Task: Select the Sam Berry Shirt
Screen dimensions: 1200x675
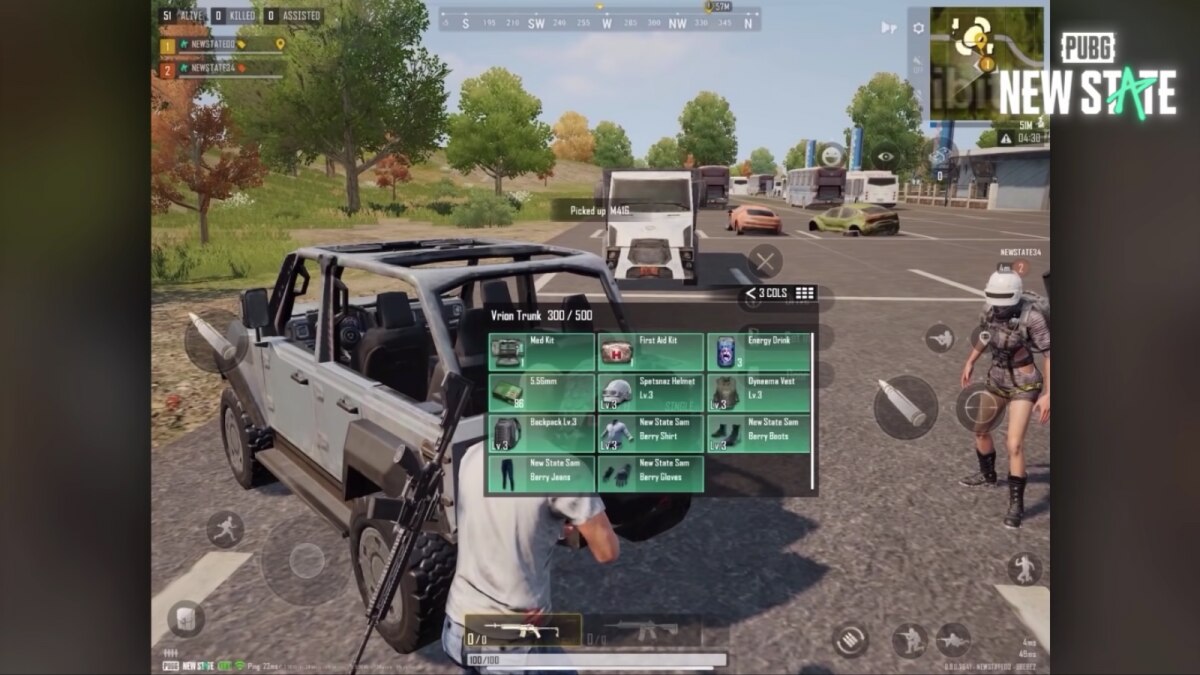Action: click(650, 434)
